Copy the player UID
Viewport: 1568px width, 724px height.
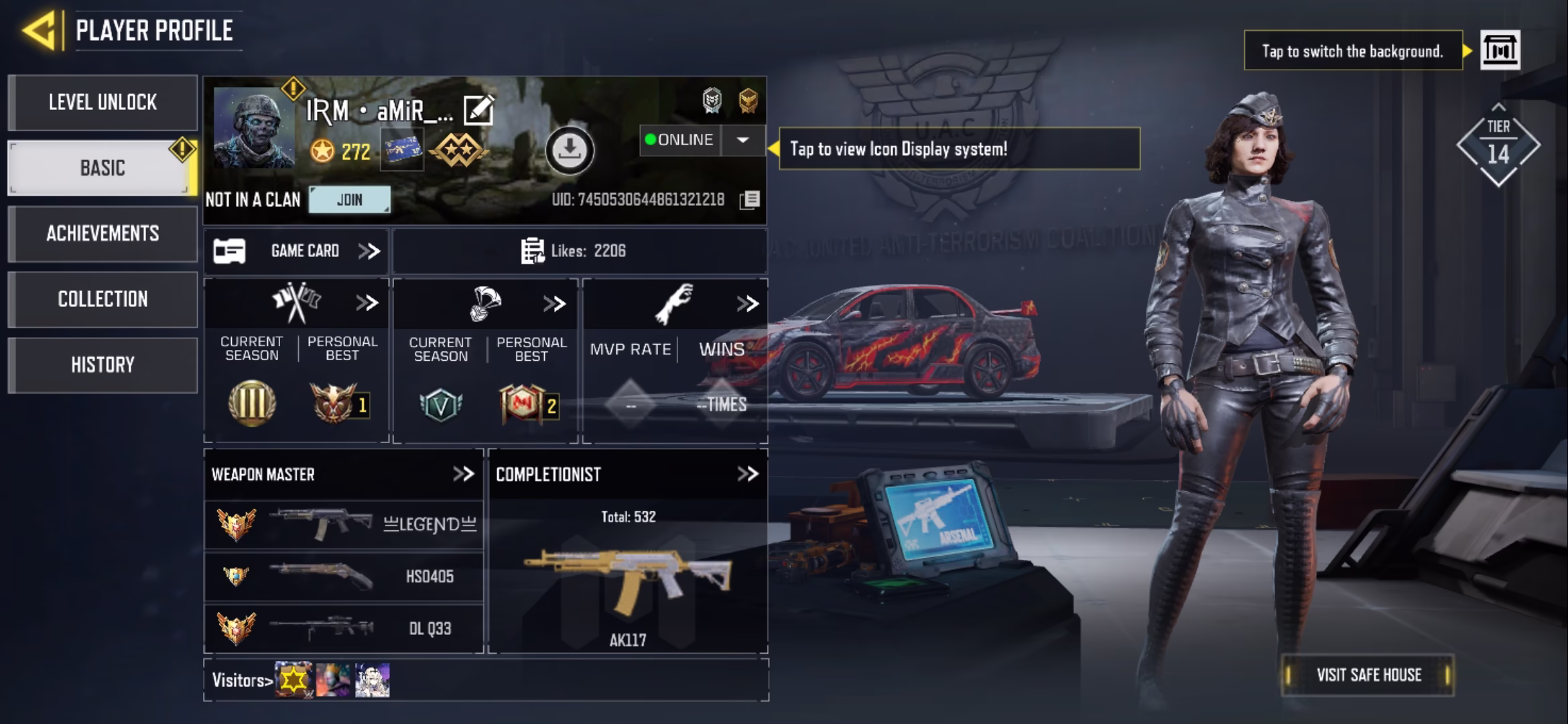(750, 200)
